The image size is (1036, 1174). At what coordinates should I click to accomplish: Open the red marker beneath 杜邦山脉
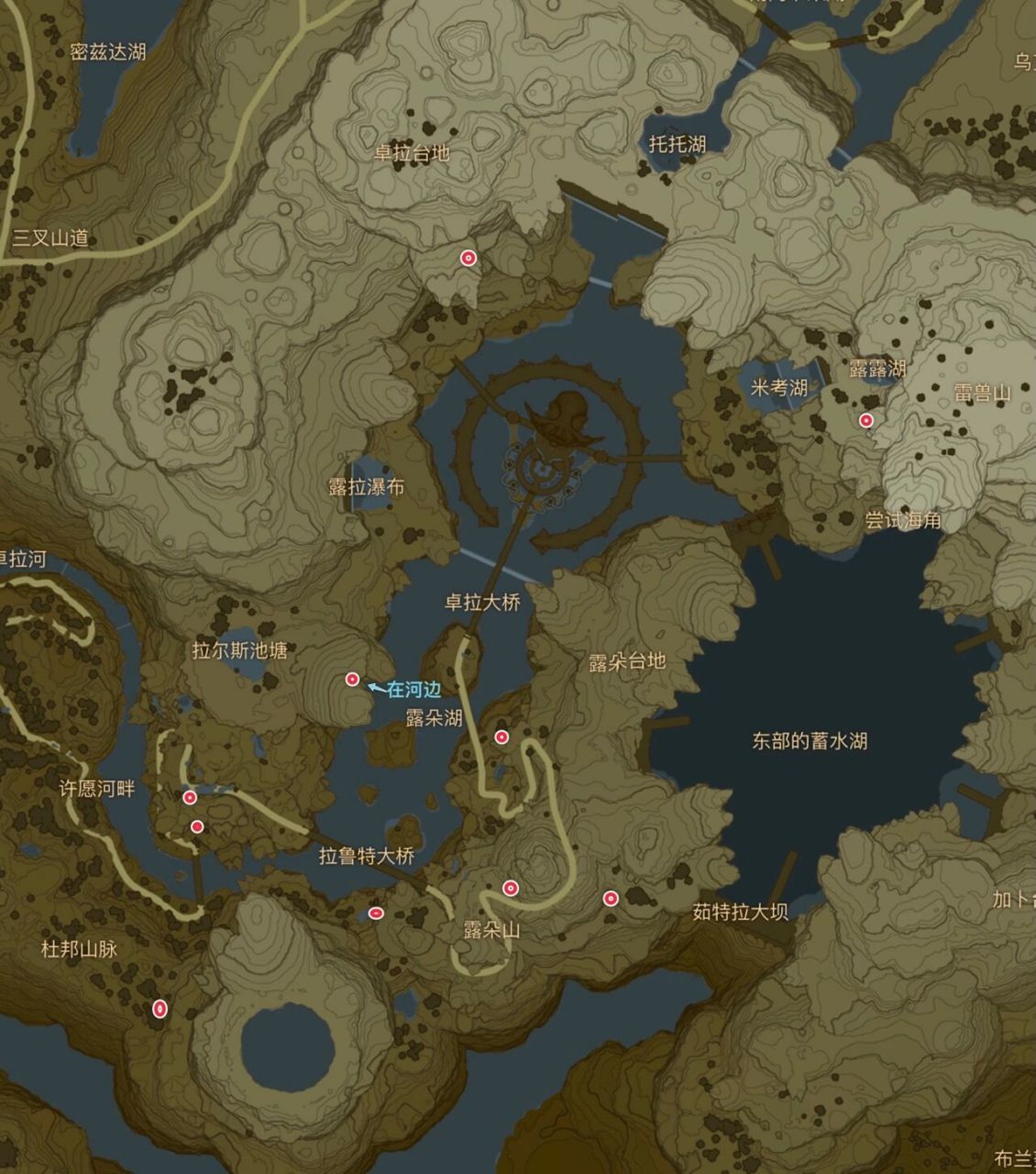(x=160, y=1009)
